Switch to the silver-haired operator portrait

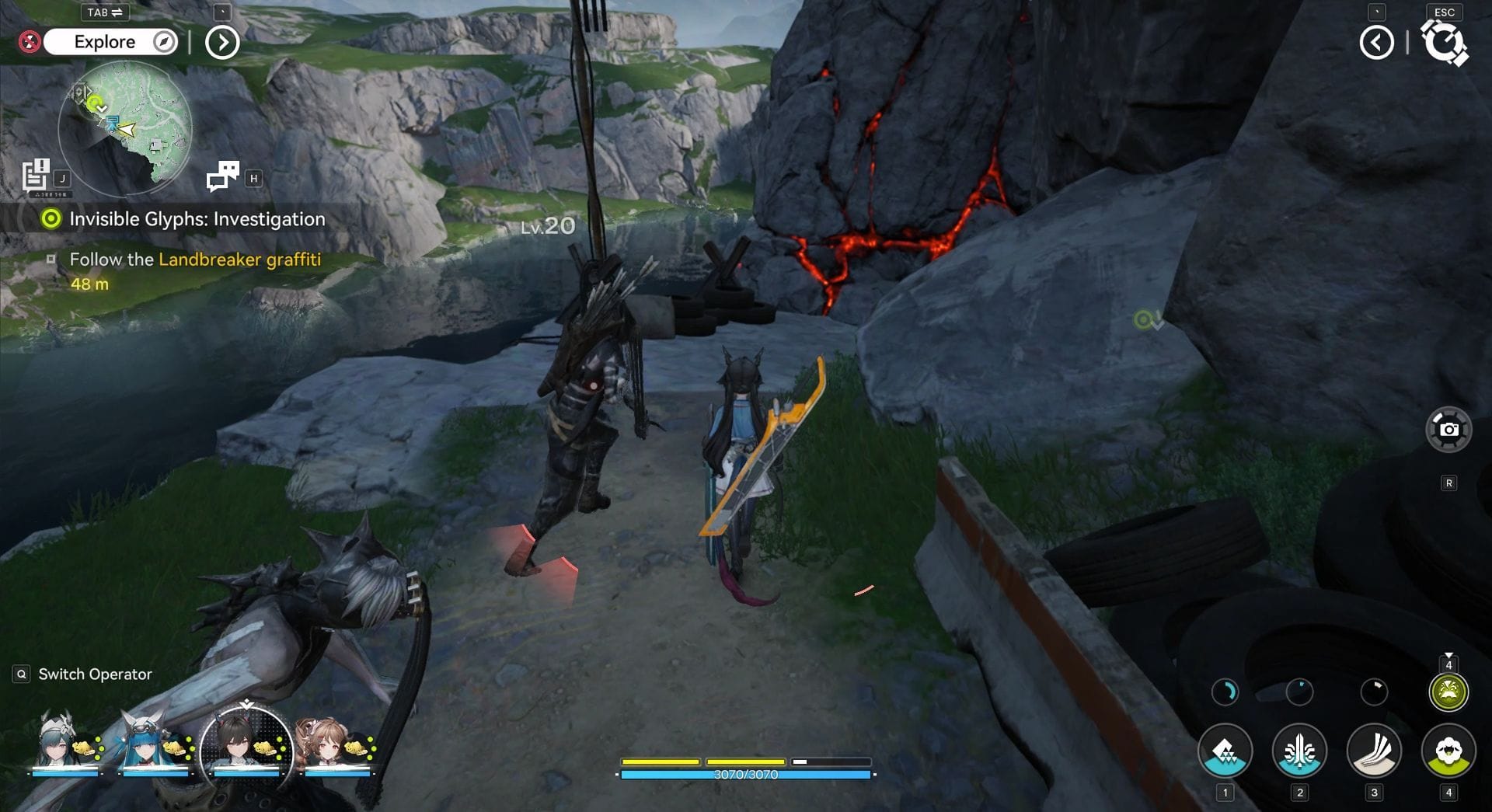61,744
